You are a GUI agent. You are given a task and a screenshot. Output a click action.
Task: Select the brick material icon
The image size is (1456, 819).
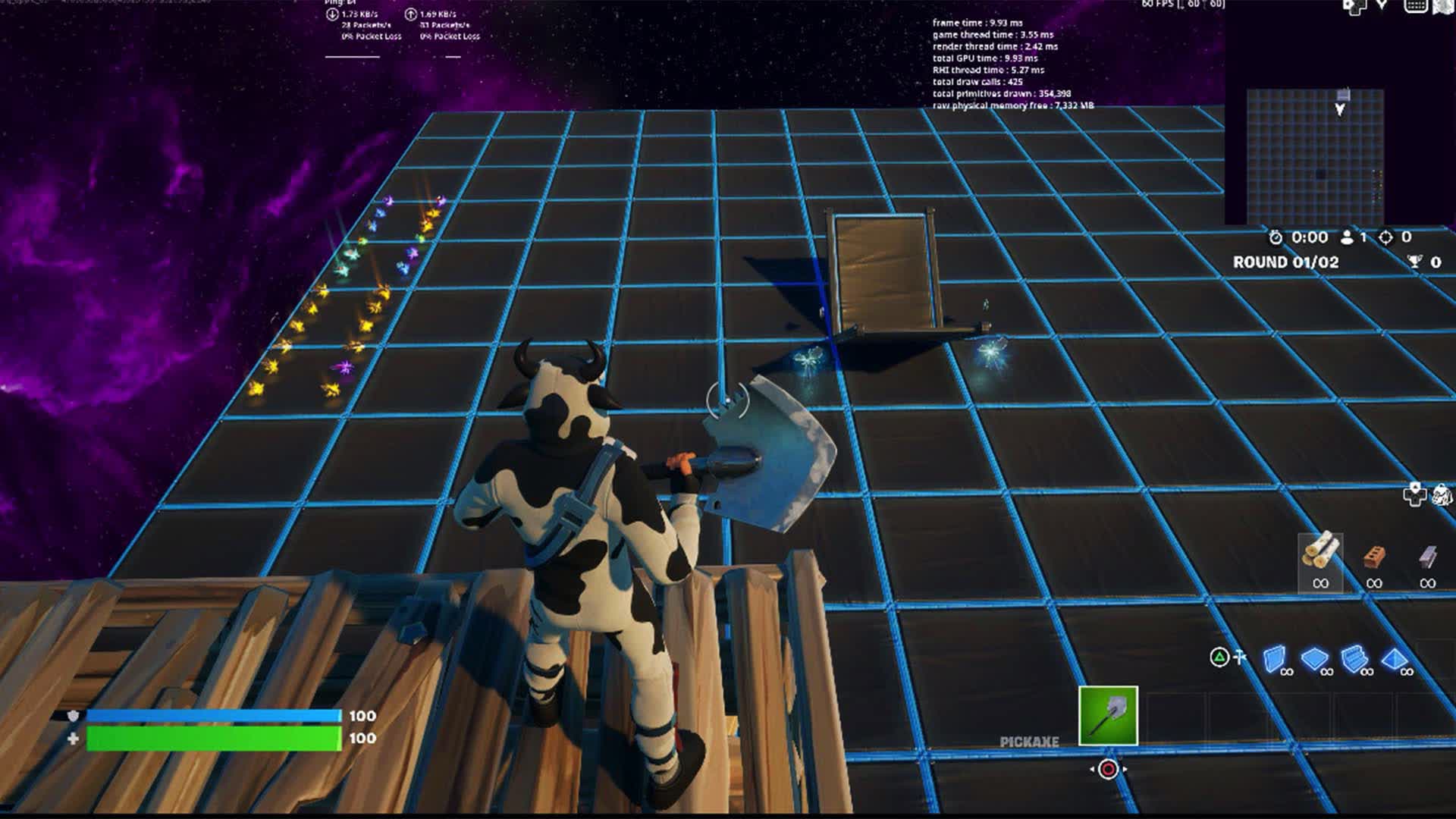tap(1373, 557)
